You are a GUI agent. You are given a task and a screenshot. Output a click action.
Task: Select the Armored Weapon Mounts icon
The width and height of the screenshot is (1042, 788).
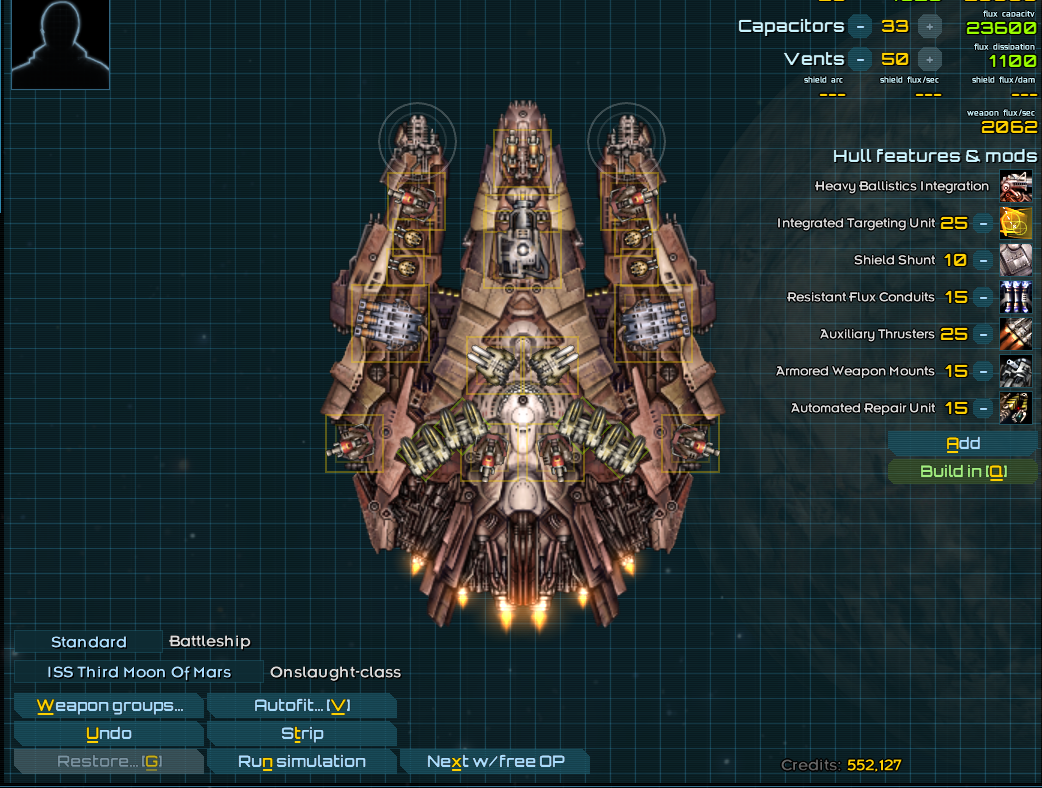(x=1016, y=371)
